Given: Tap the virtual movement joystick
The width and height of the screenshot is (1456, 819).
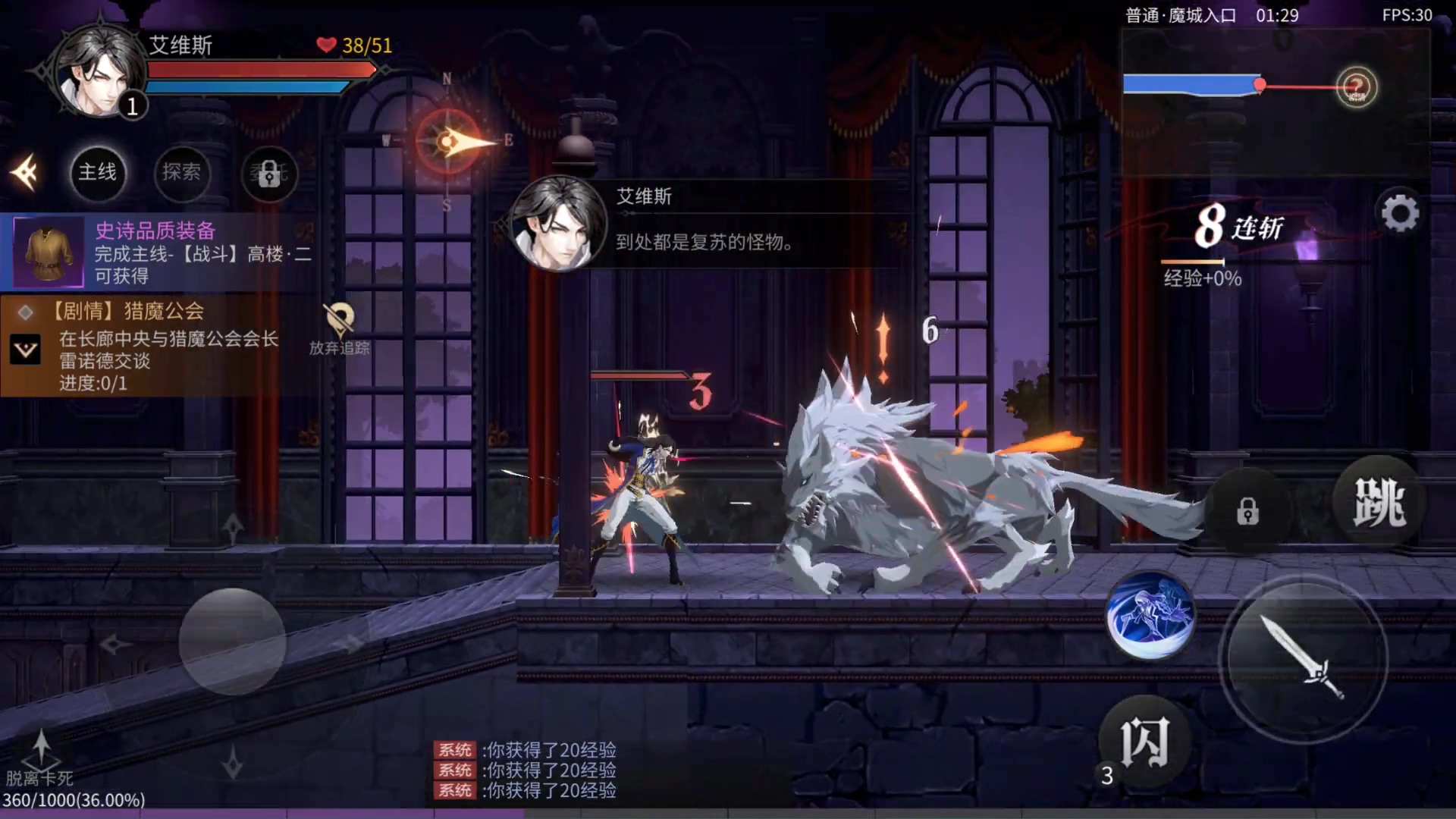Looking at the screenshot, I should pyautogui.click(x=232, y=642).
